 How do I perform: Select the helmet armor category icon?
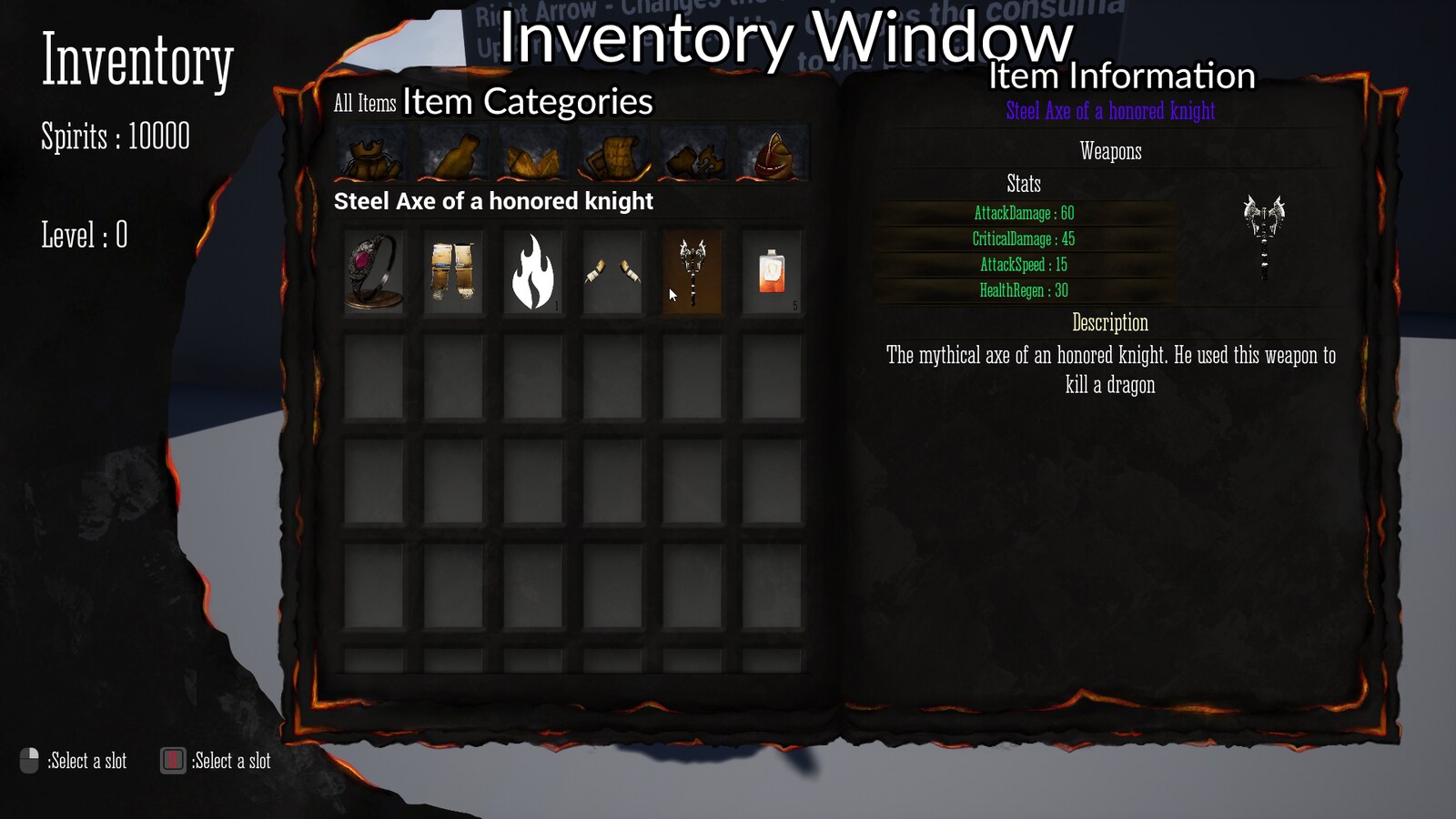tap(773, 155)
